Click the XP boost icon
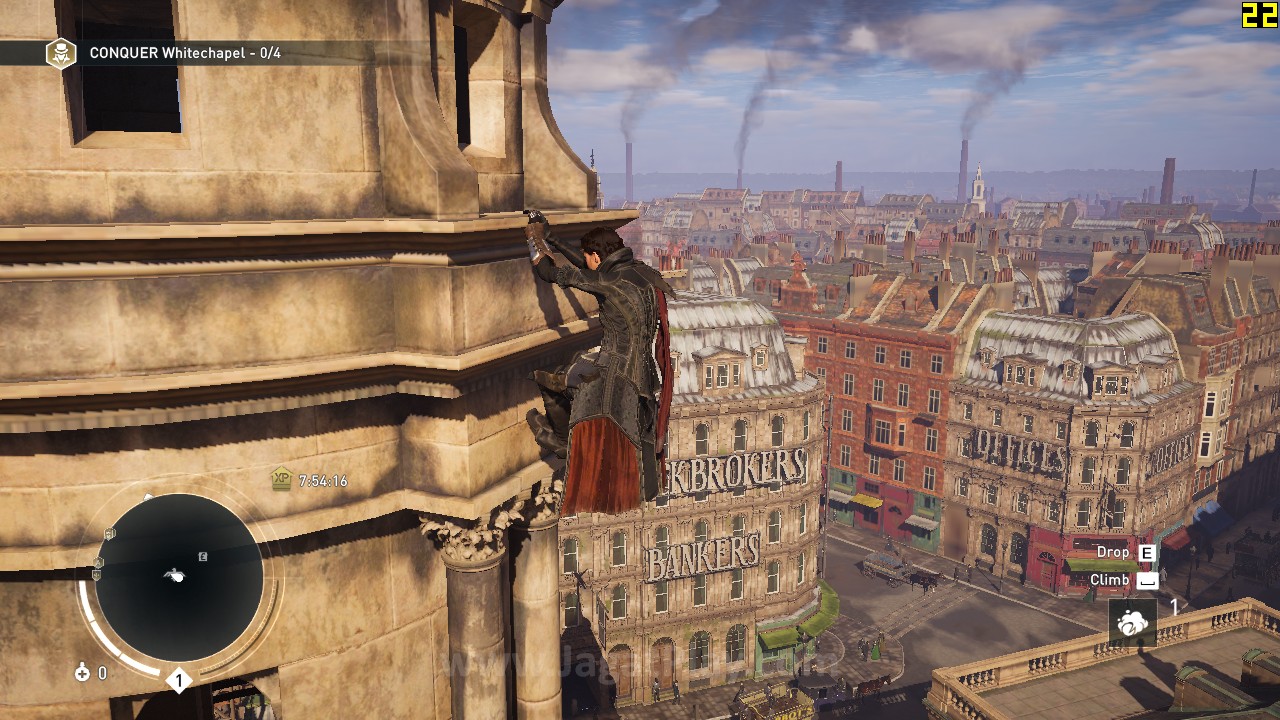 tap(282, 479)
